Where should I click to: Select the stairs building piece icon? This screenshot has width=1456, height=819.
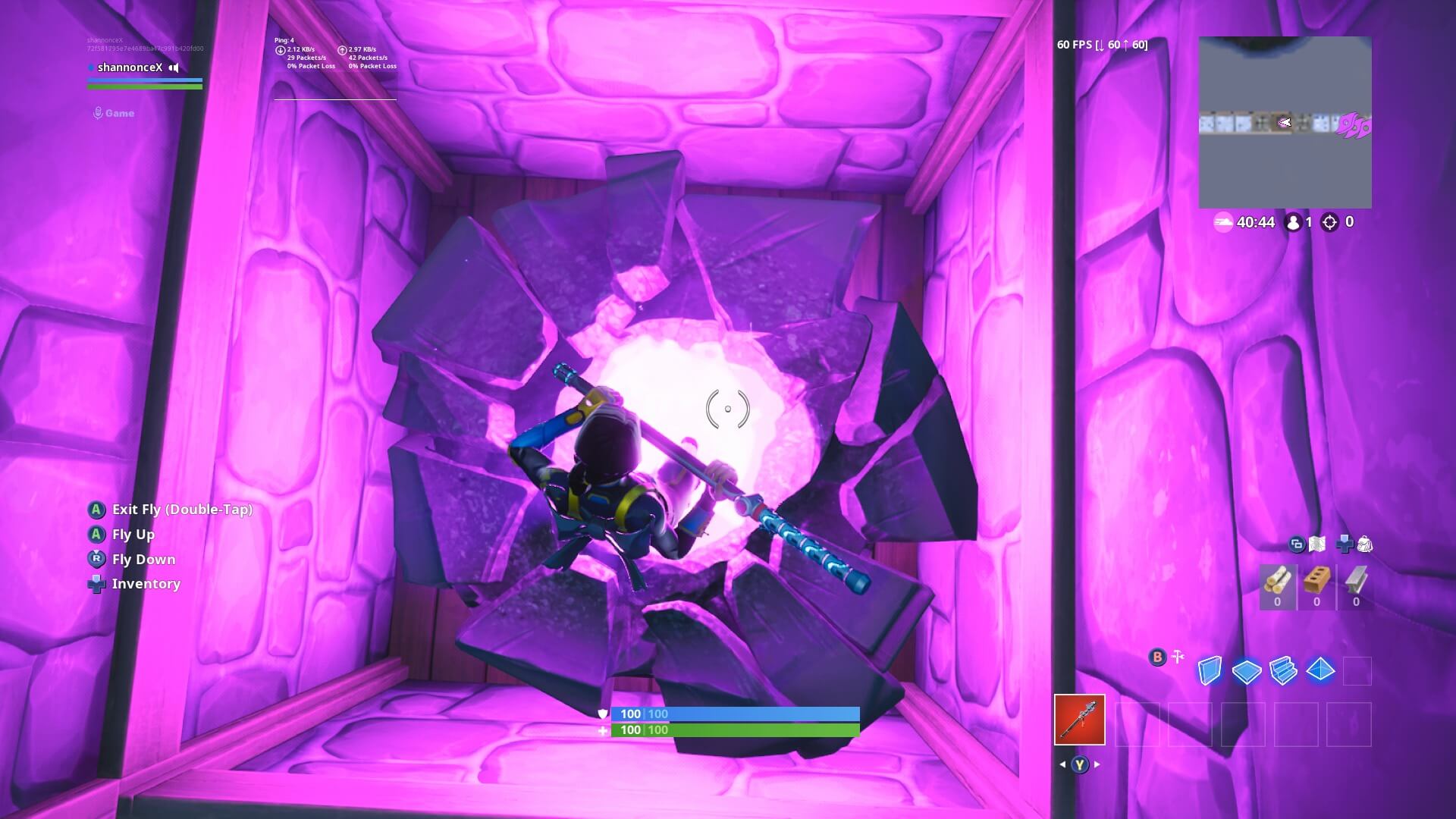[x=1283, y=670]
